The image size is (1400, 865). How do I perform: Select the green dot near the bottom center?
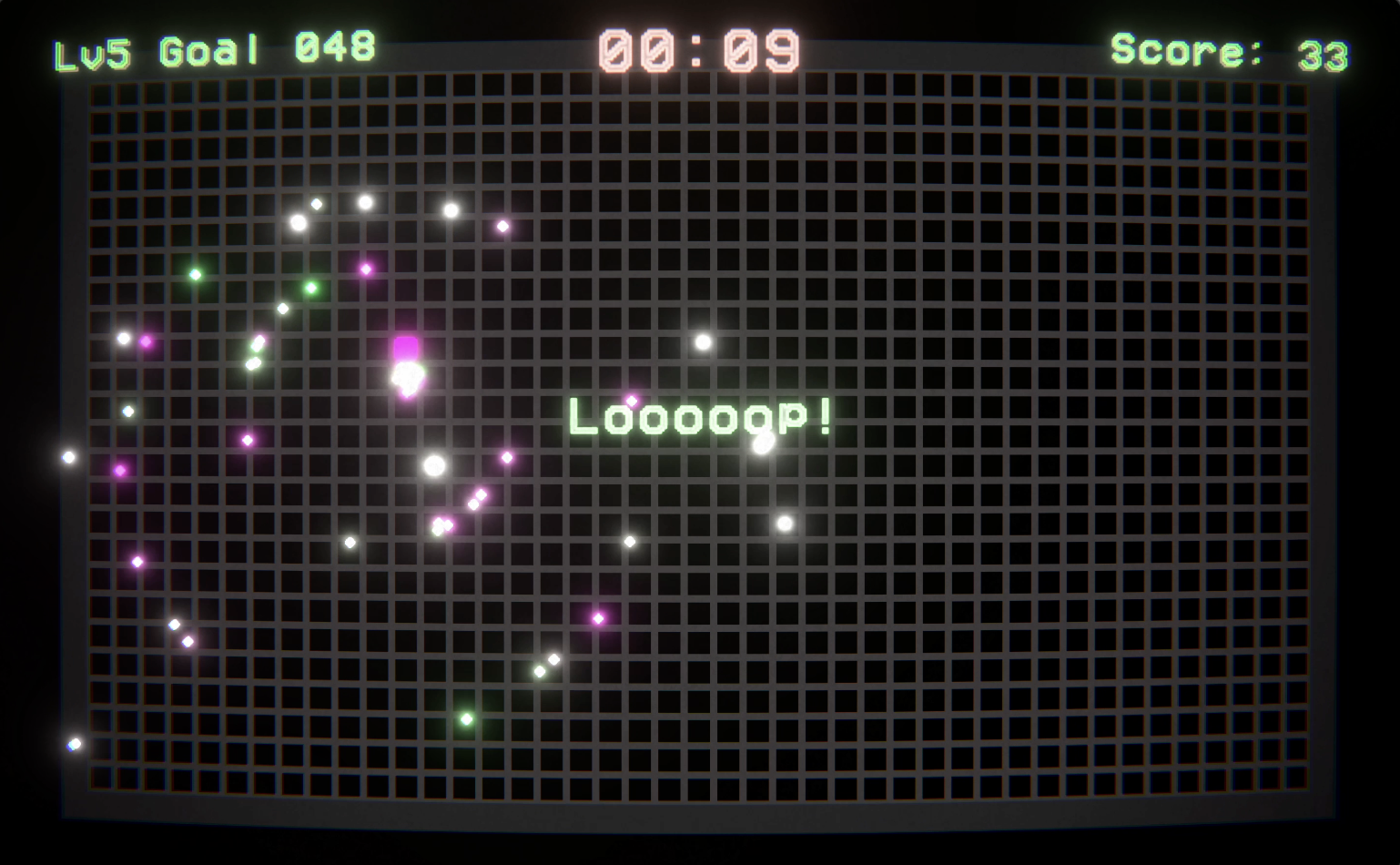click(467, 720)
